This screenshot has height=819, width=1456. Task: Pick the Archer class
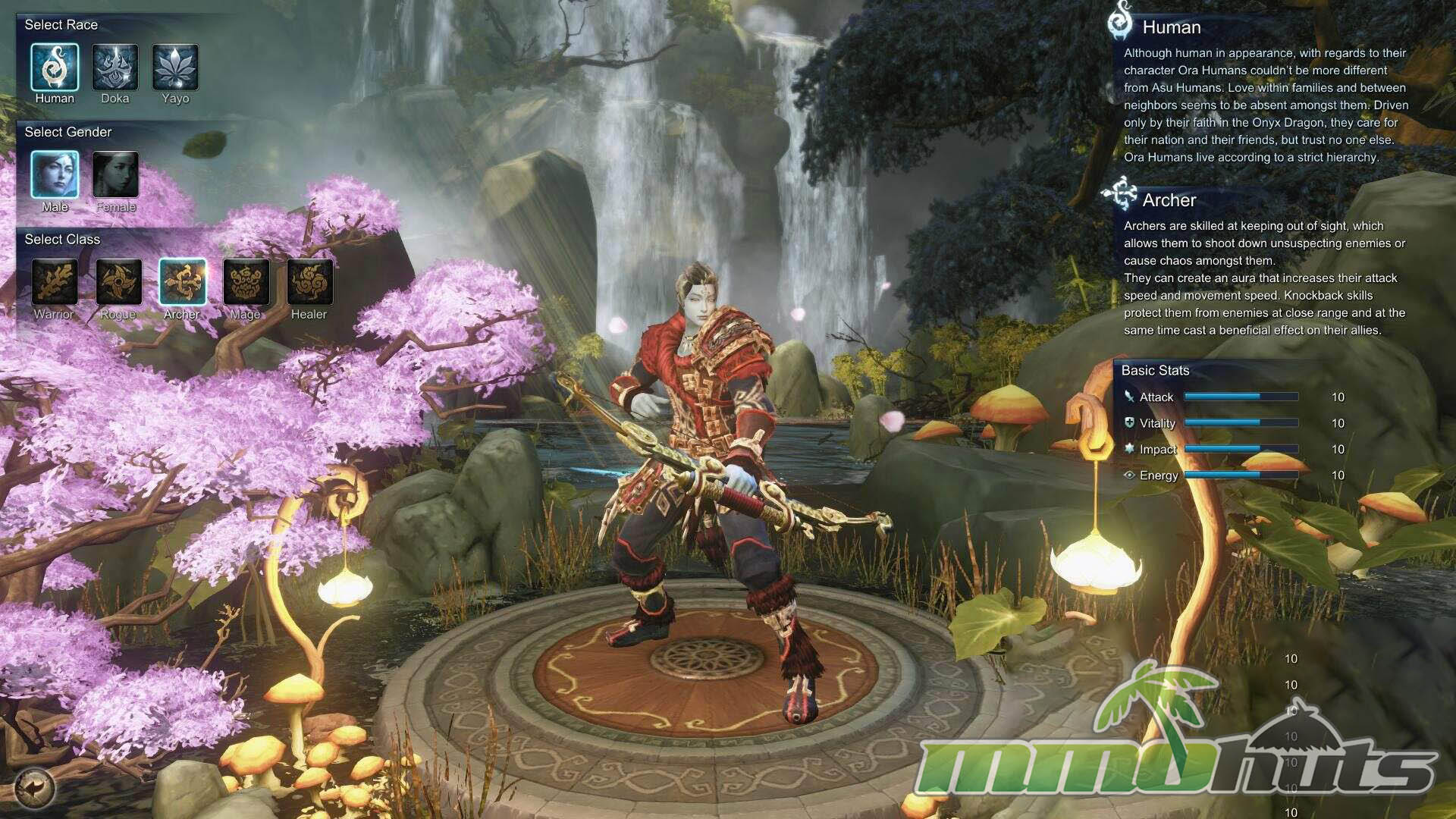[x=182, y=282]
